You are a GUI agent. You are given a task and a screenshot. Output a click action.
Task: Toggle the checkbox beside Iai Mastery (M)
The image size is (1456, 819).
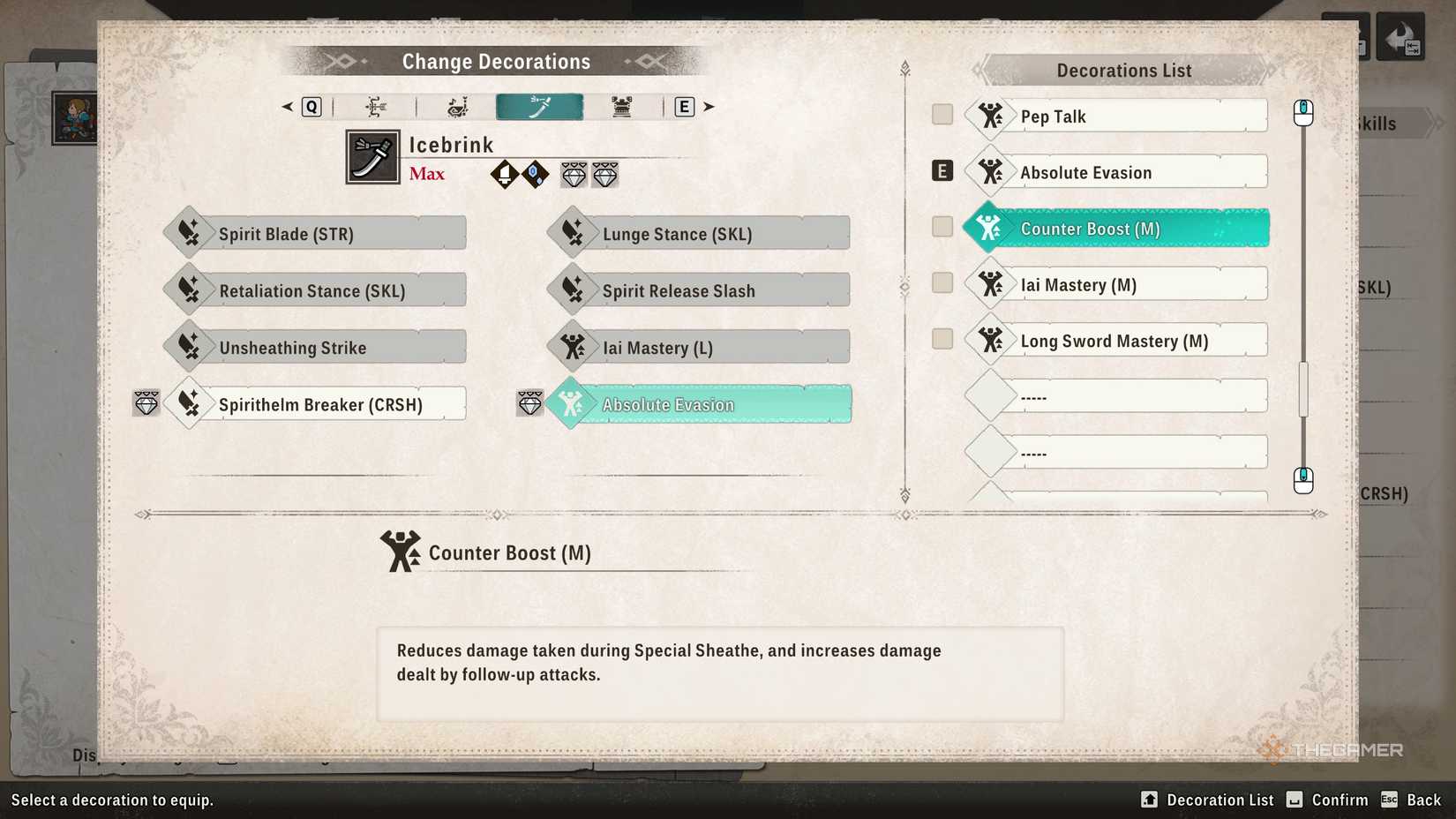tap(942, 282)
